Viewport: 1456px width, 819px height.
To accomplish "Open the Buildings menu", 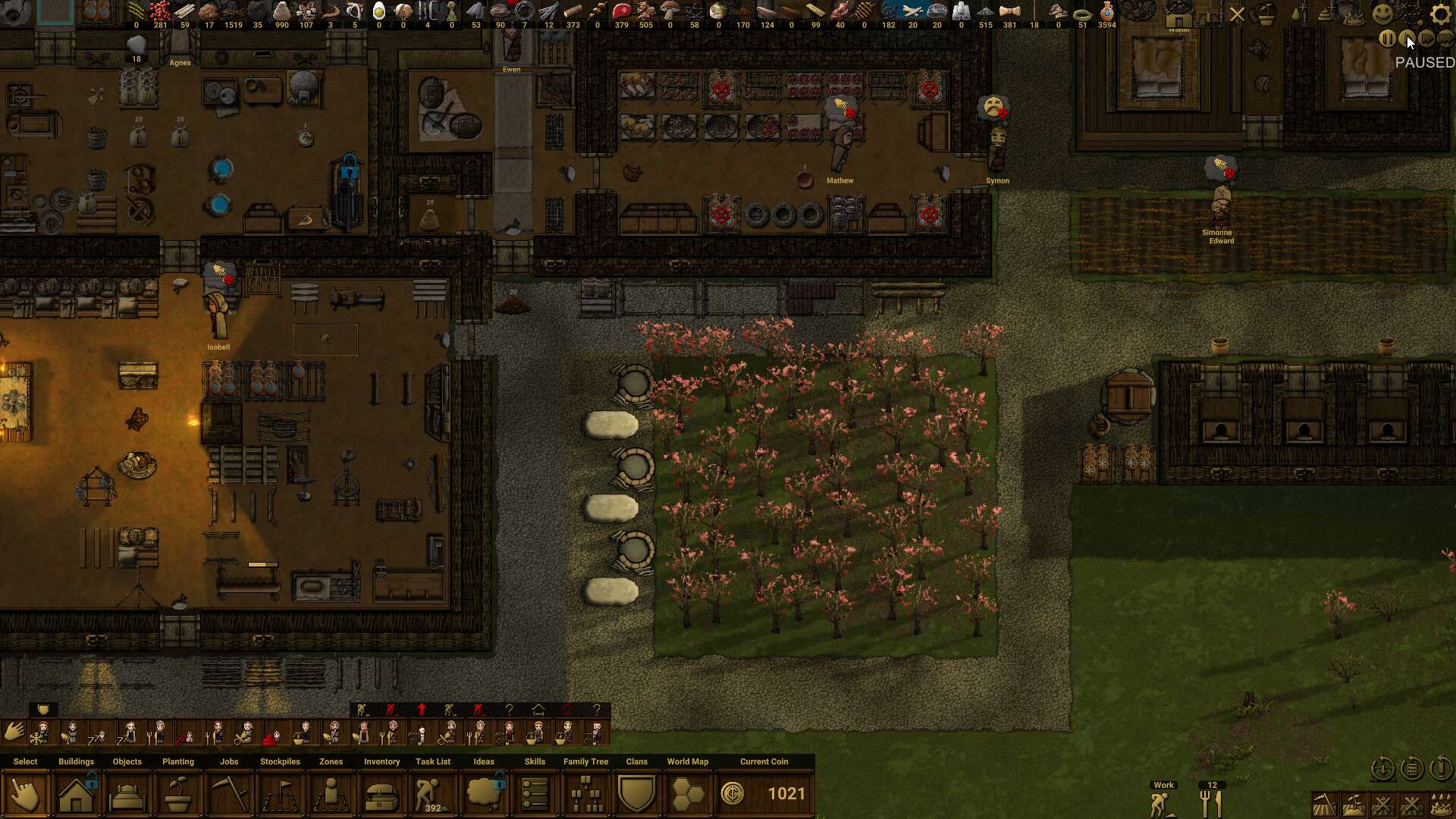I will (x=76, y=794).
